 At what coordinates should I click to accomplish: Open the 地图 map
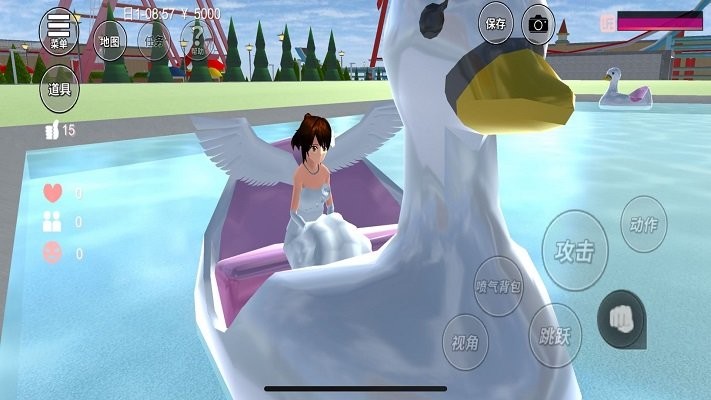tap(110, 42)
